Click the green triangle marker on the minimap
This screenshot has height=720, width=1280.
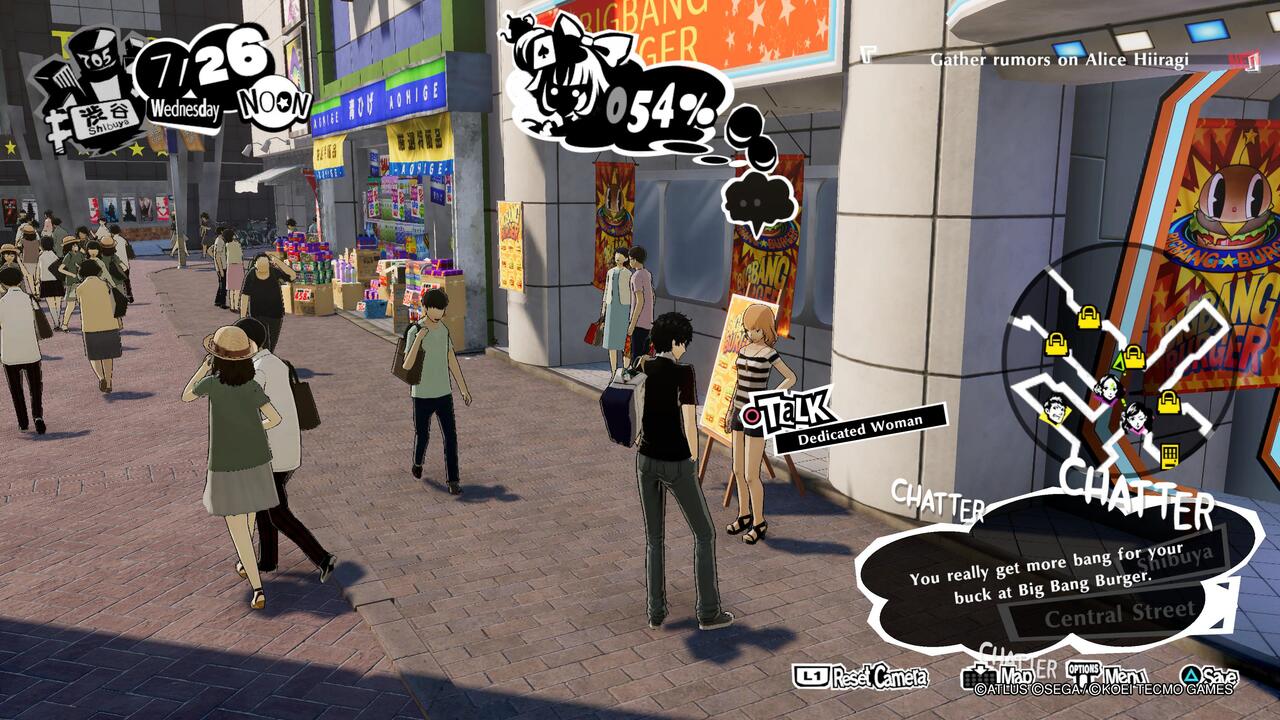tap(1119, 363)
